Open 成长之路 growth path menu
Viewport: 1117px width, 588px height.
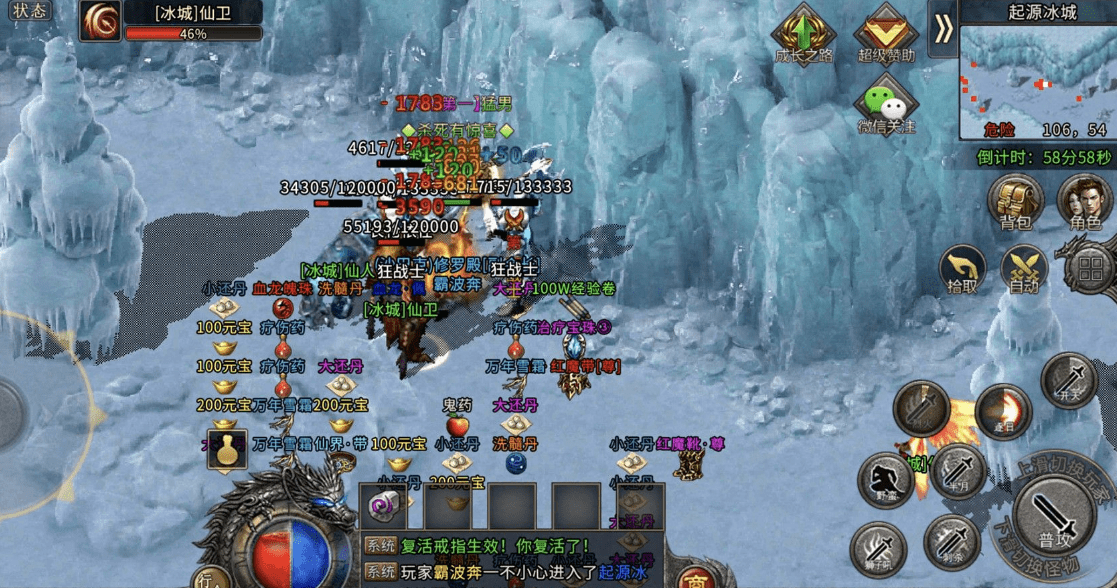click(x=804, y=33)
